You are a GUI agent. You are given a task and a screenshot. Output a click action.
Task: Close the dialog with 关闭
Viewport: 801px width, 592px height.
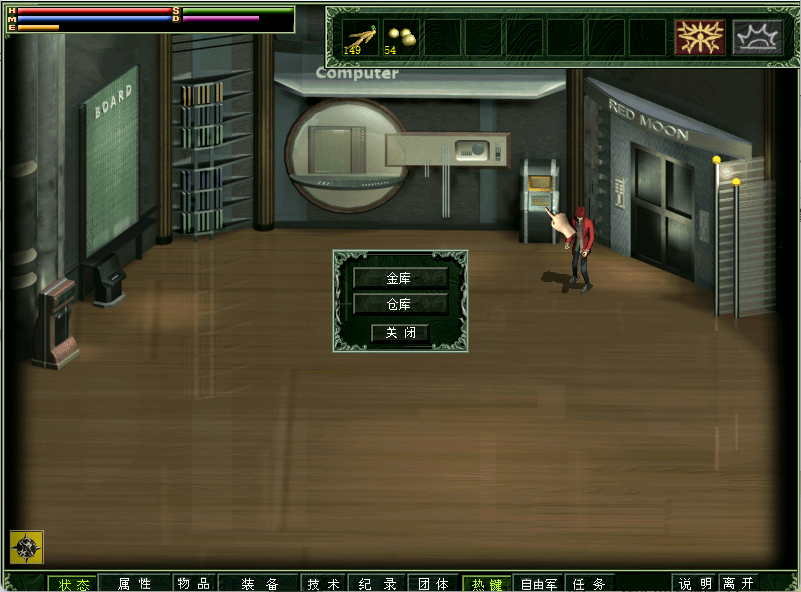tap(400, 332)
